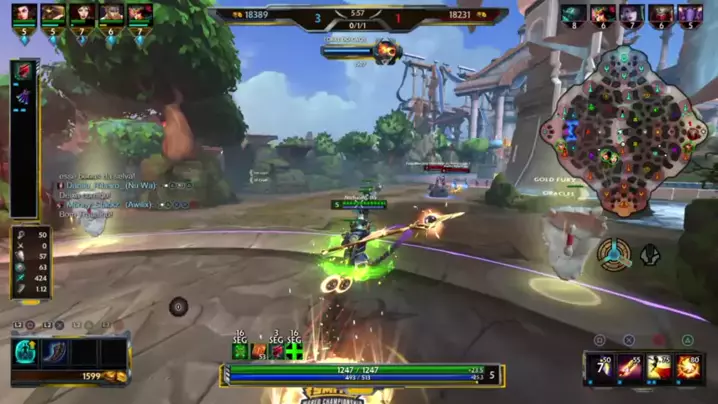718x404 pixels.
Task: Select the first allied god portrait on left
Action: [24, 14]
